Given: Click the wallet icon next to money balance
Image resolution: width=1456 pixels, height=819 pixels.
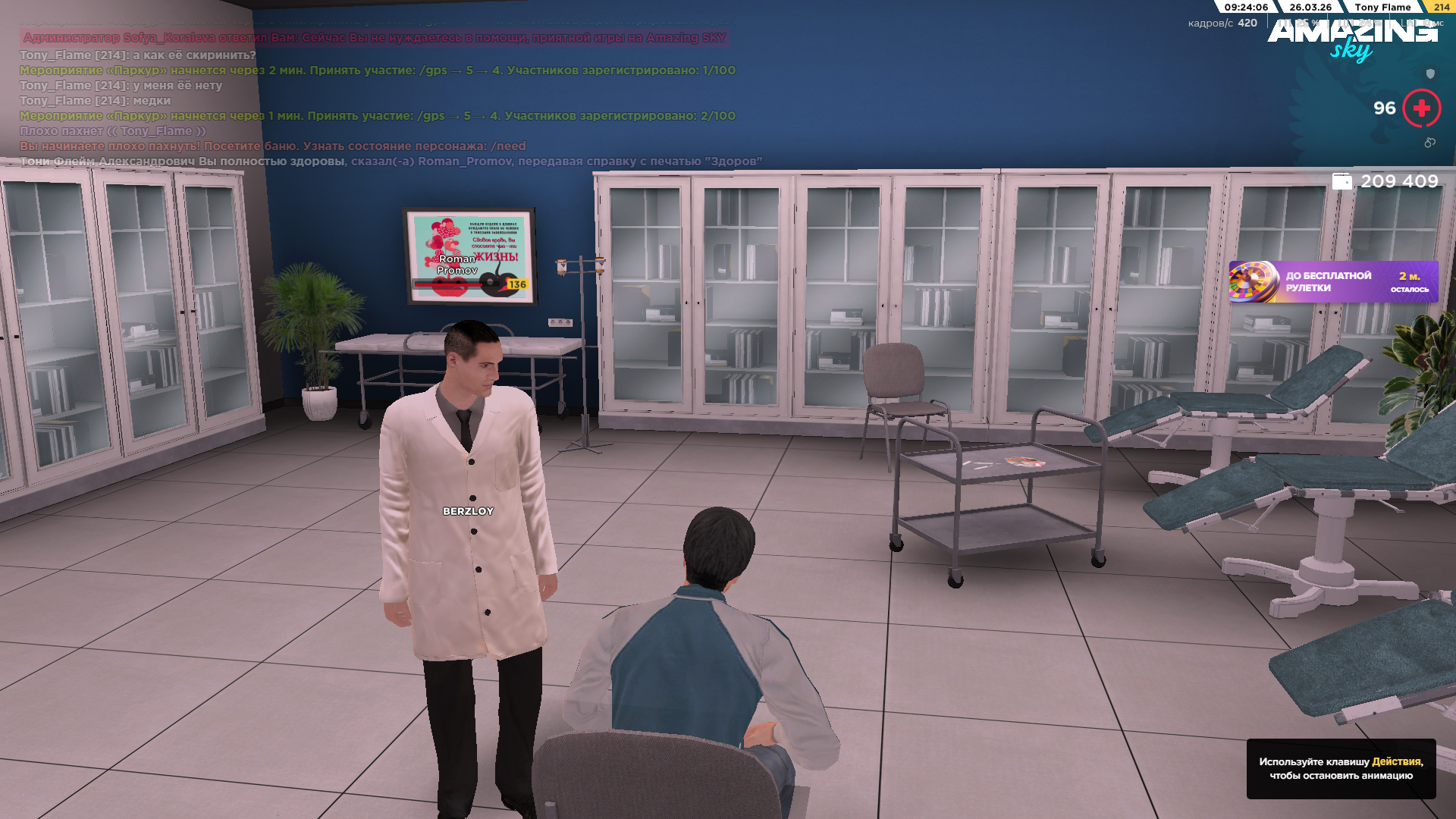Looking at the screenshot, I should [x=1342, y=180].
